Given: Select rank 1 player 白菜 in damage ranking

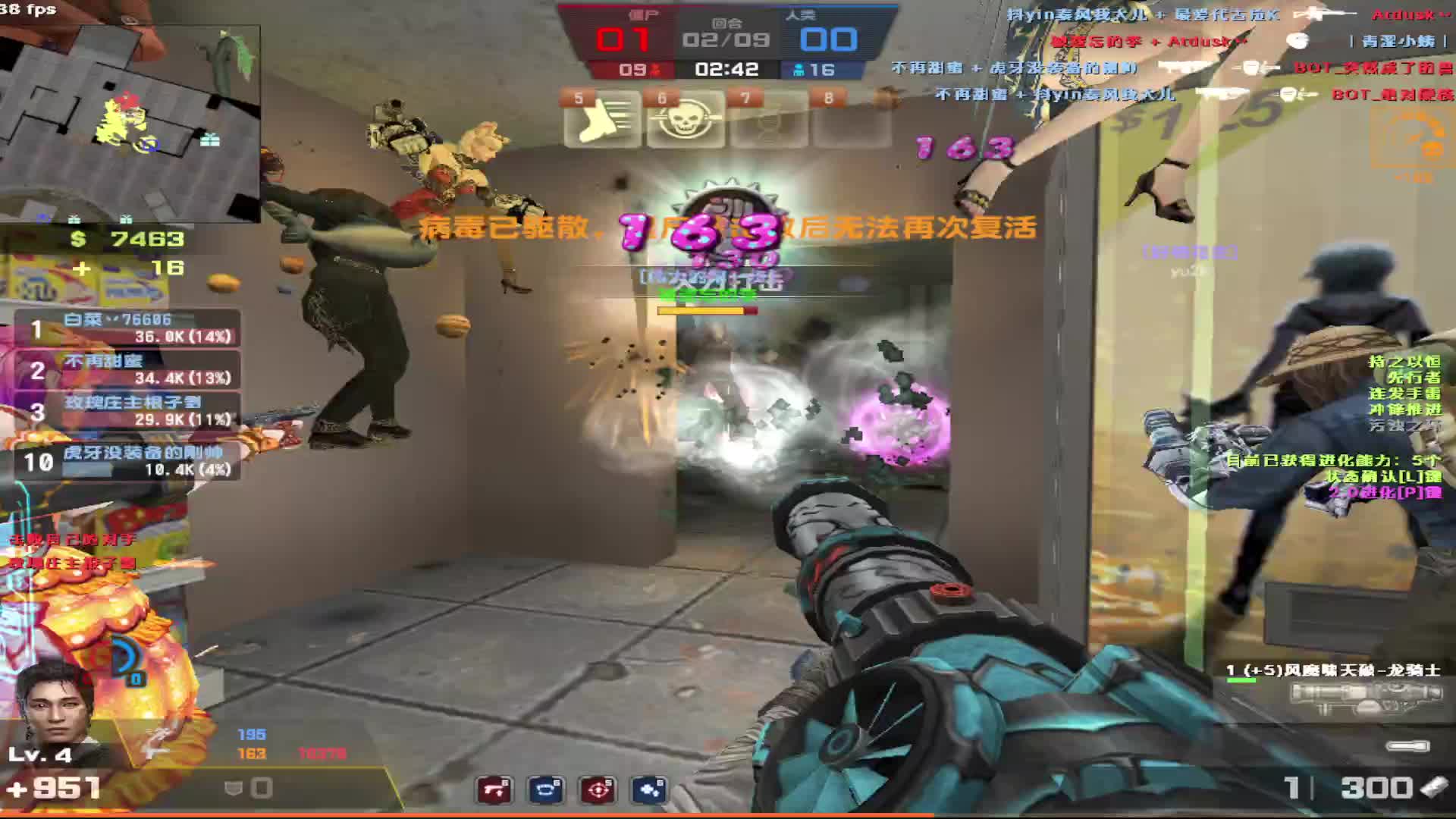Looking at the screenshot, I should point(127,329).
